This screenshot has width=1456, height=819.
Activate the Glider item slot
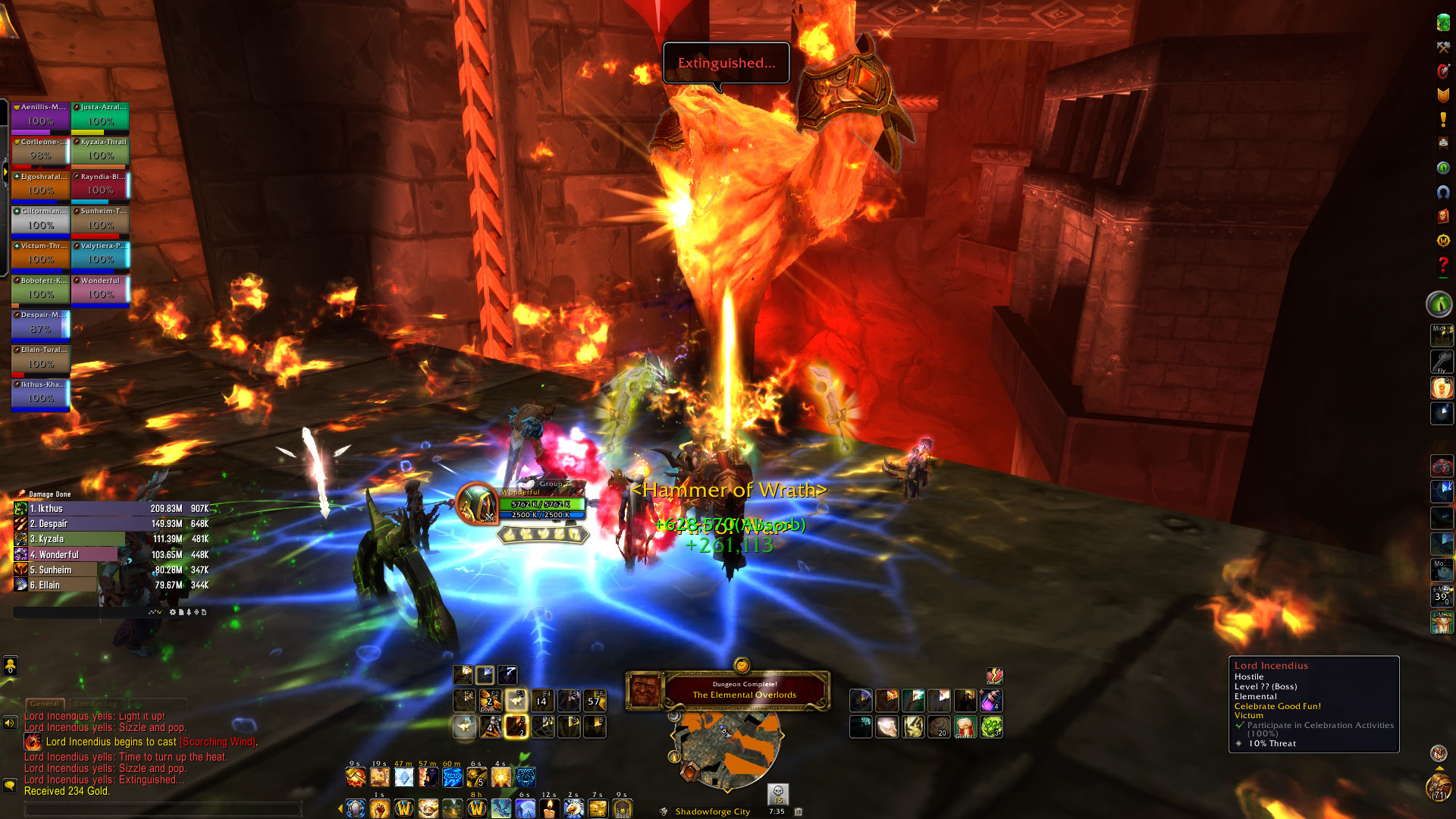pyautogui.click(x=965, y=727)
